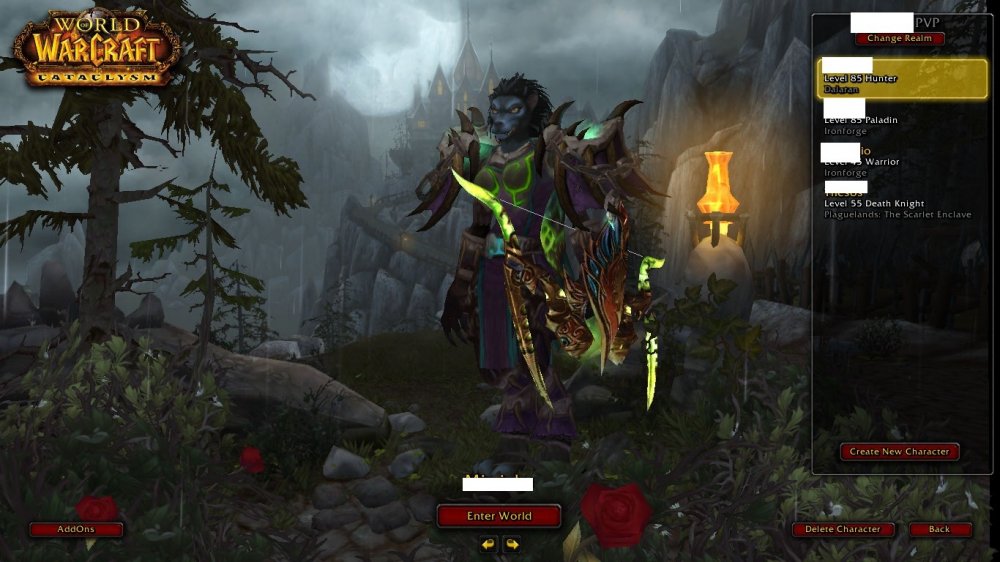Enter World with the selected character

point(499,516)
